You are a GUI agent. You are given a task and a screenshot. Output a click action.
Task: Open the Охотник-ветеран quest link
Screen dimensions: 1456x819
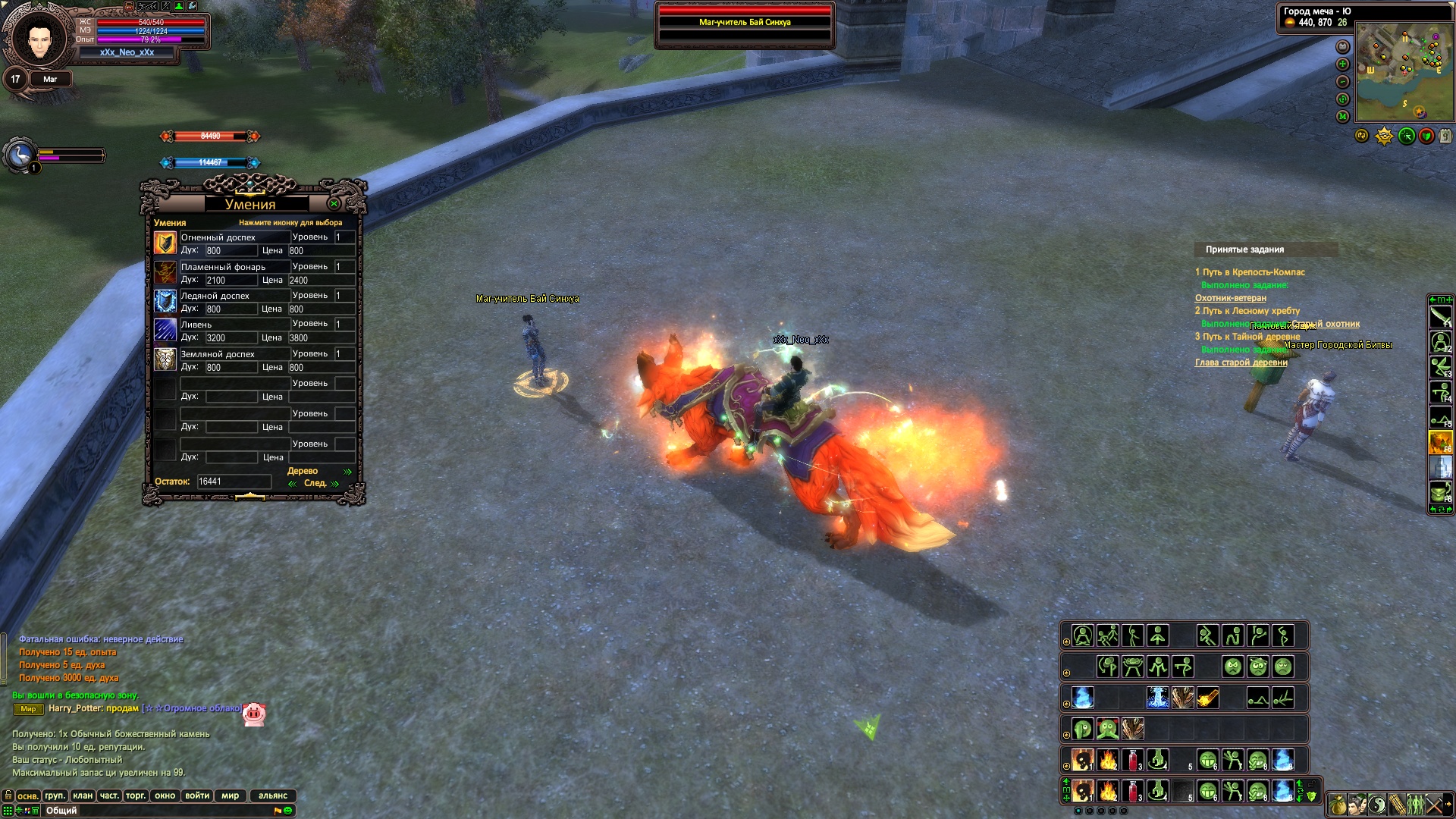click(1230, 298)
